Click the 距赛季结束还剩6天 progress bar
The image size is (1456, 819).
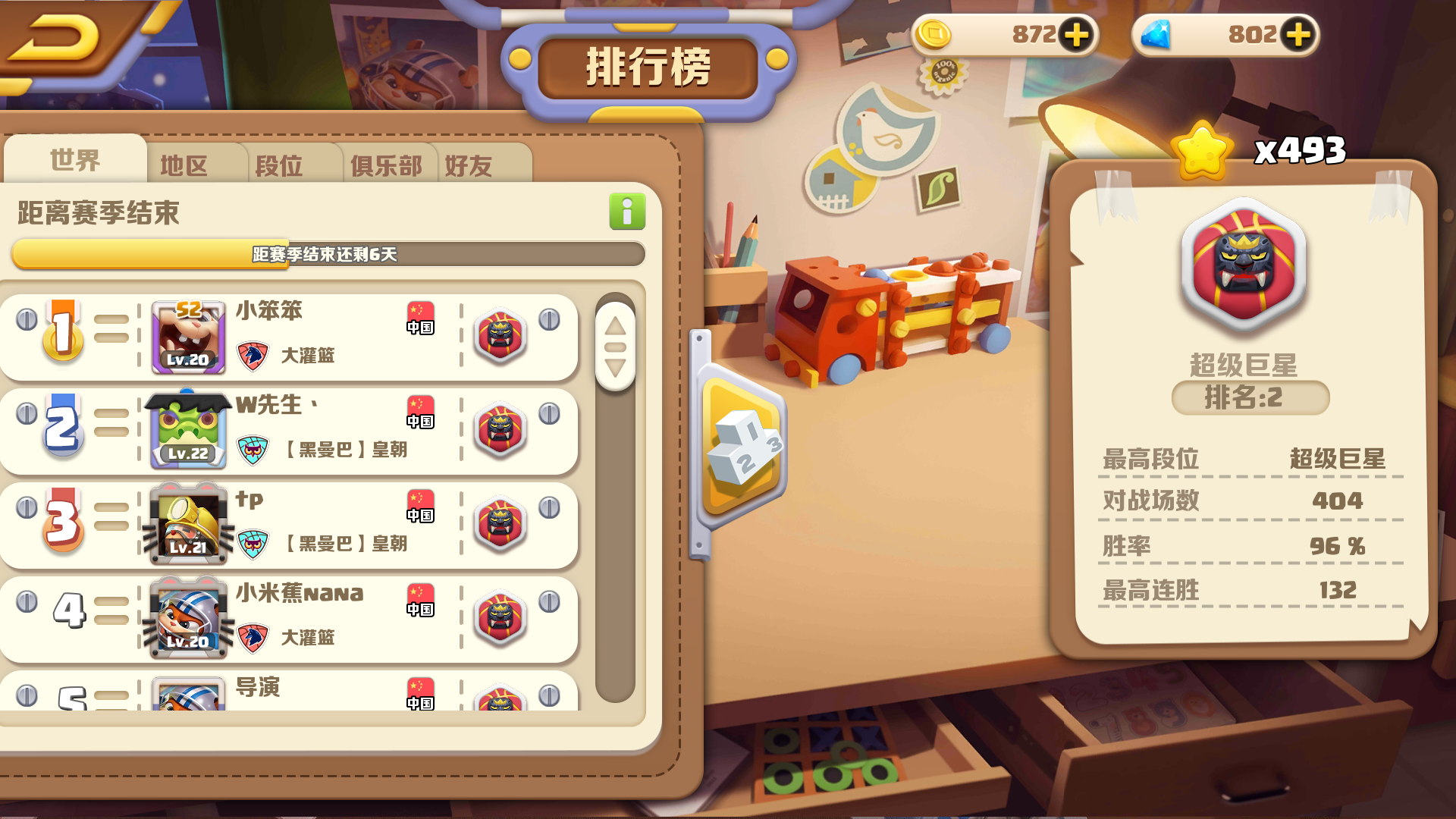click(326, 255)
